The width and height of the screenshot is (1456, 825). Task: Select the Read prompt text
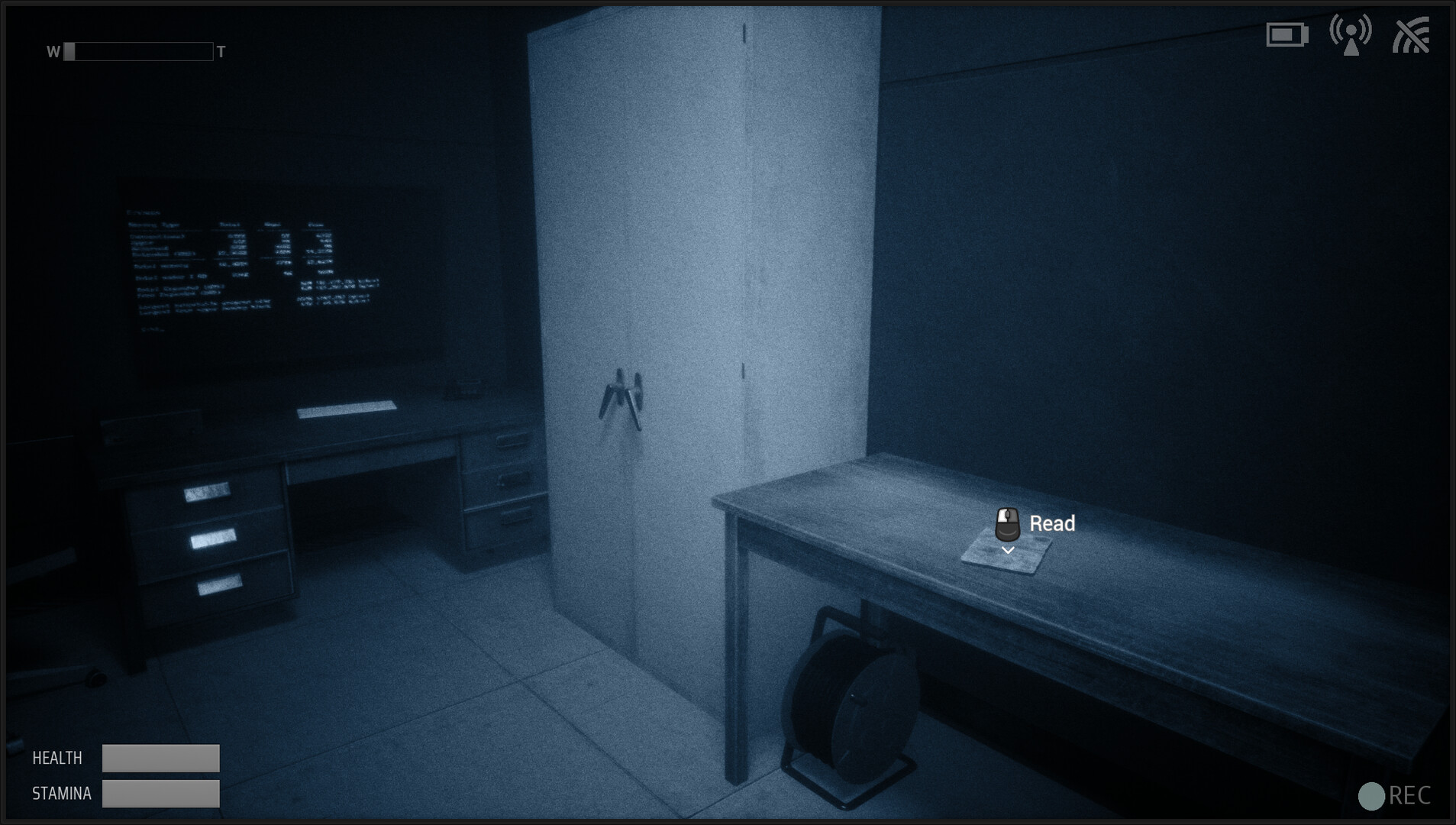(1051, 524)
